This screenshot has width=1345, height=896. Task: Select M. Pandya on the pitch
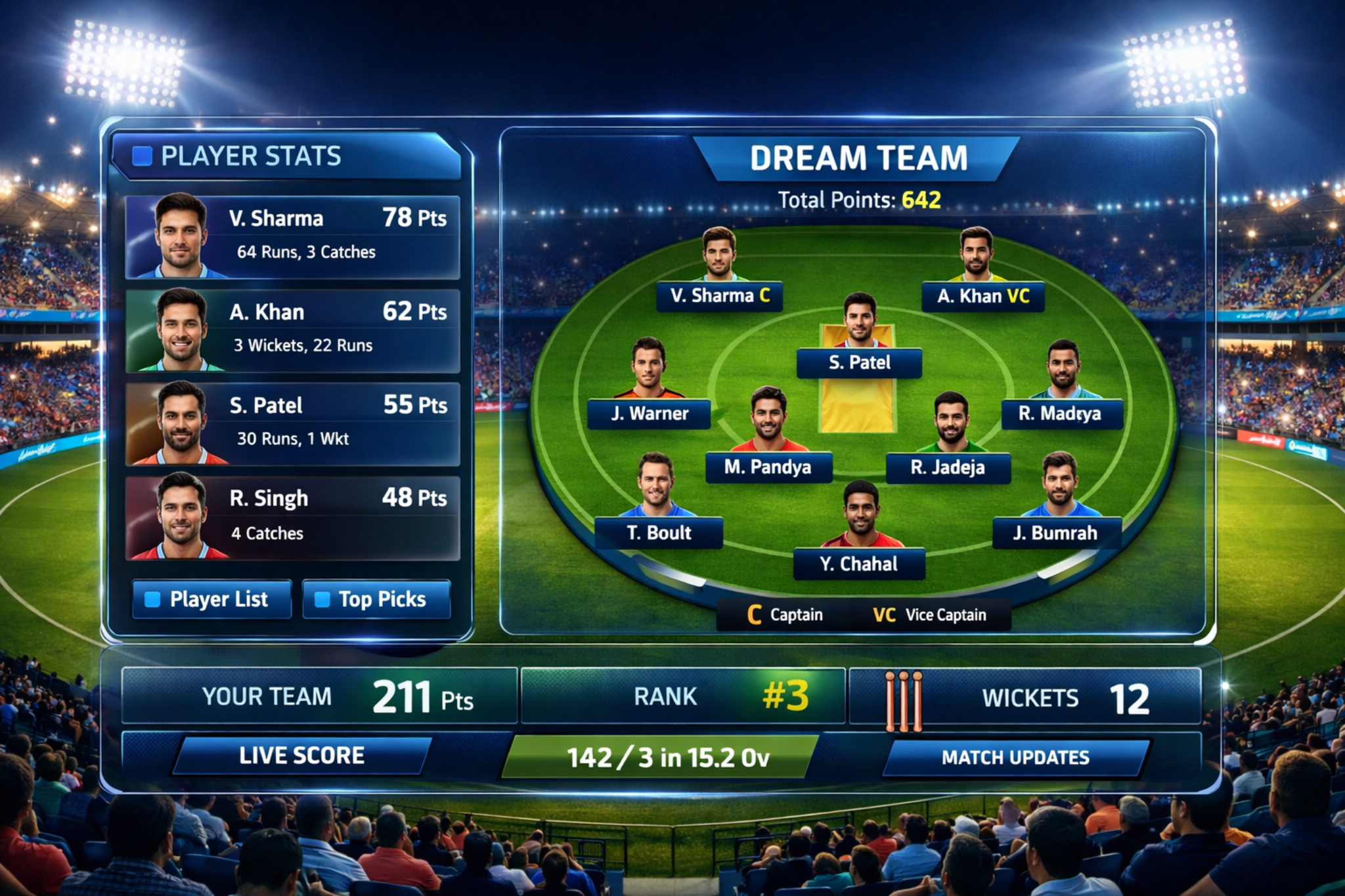(768, 467)
